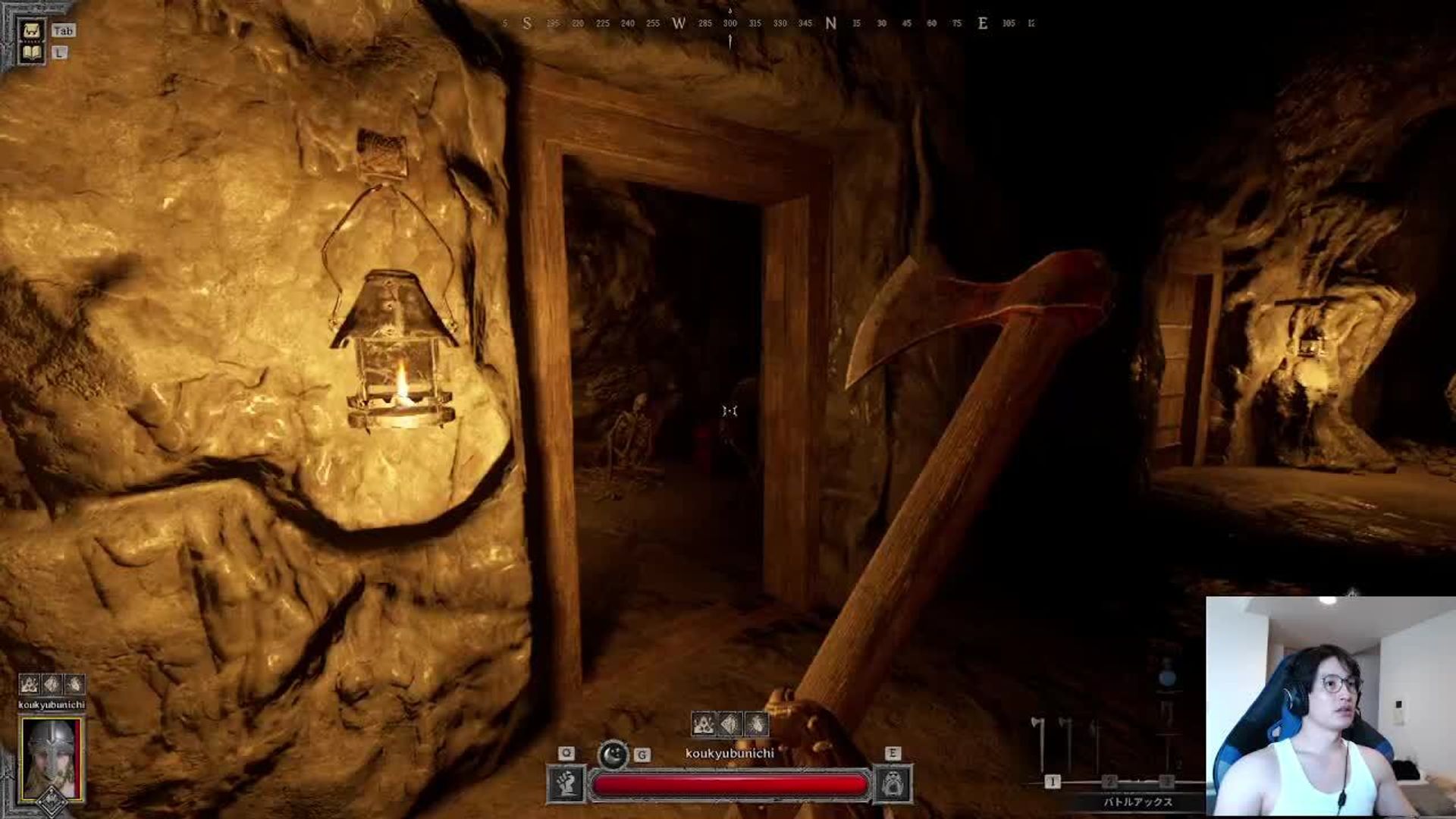The height and width of the screenshot is (819, 1456).
Task: Click the crescent moon rest icon
Action: tap(613, 754)
